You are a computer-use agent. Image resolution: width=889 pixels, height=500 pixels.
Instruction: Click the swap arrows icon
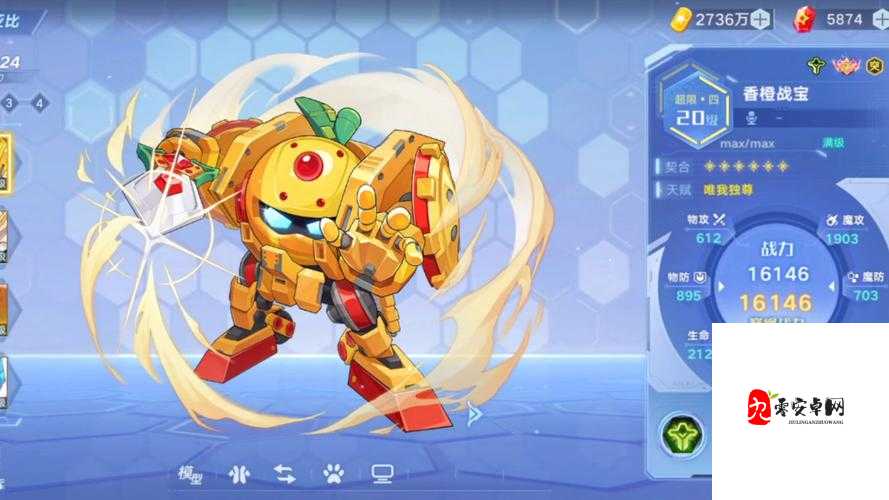tap(284, 473)
